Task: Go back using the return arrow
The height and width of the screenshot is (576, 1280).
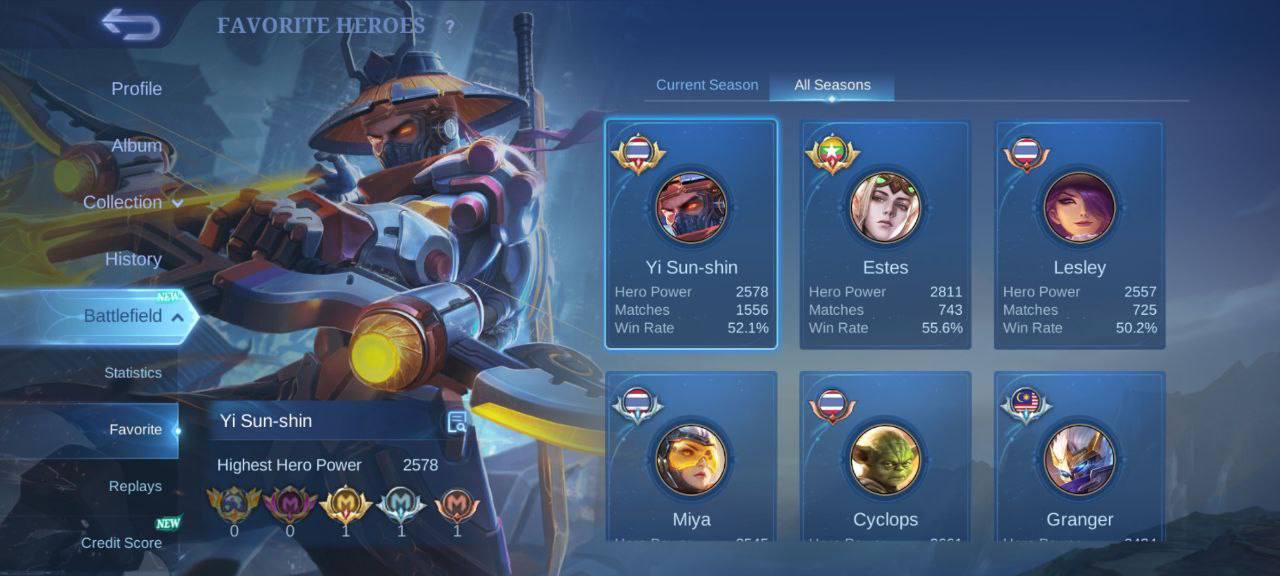Action: [x=131, y=25]
